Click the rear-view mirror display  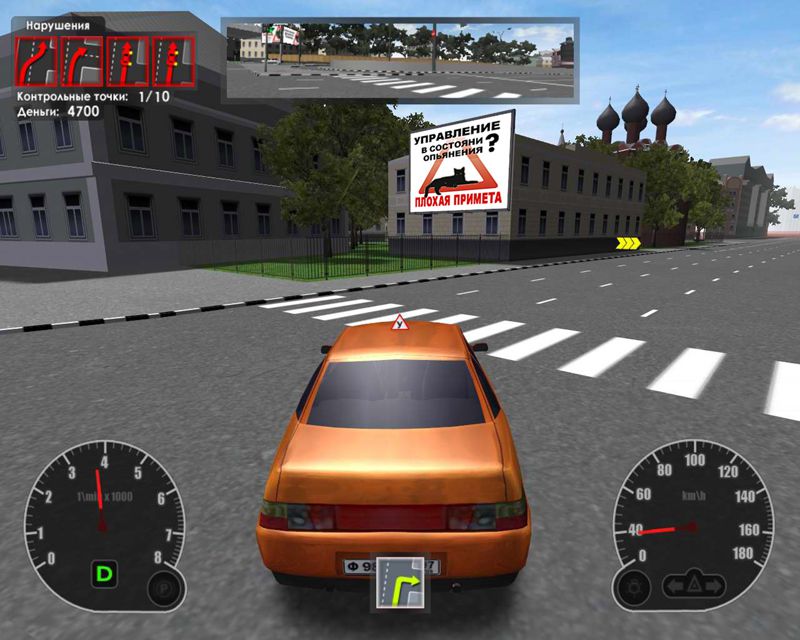400,59
